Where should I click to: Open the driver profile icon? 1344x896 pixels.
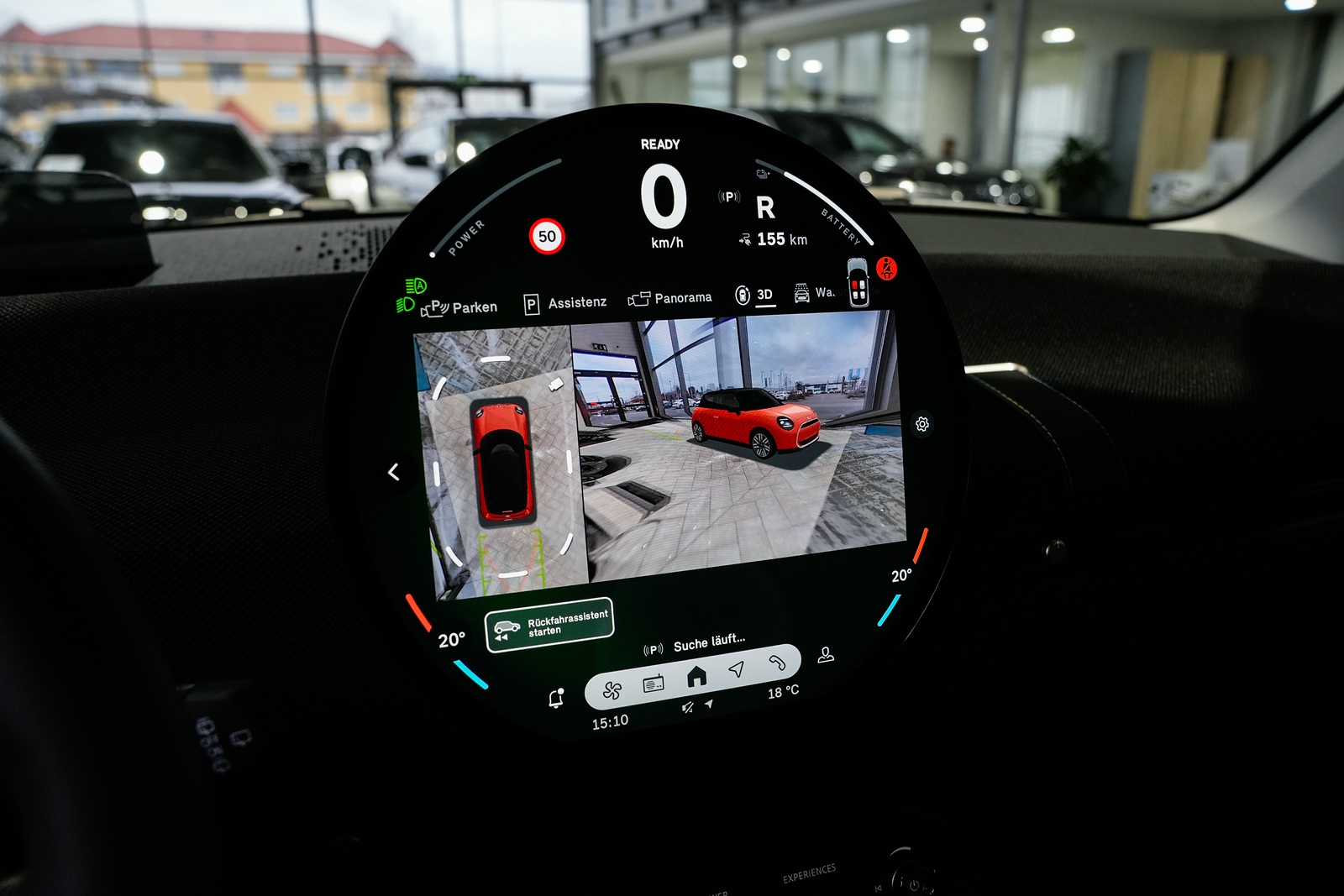point(826,654)
